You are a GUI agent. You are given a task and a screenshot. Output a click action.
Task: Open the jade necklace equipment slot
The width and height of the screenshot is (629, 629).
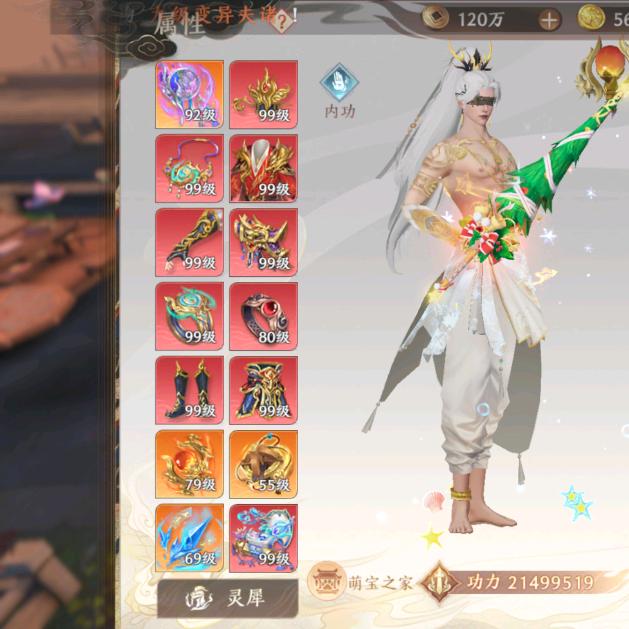click(x=189, y=168)
